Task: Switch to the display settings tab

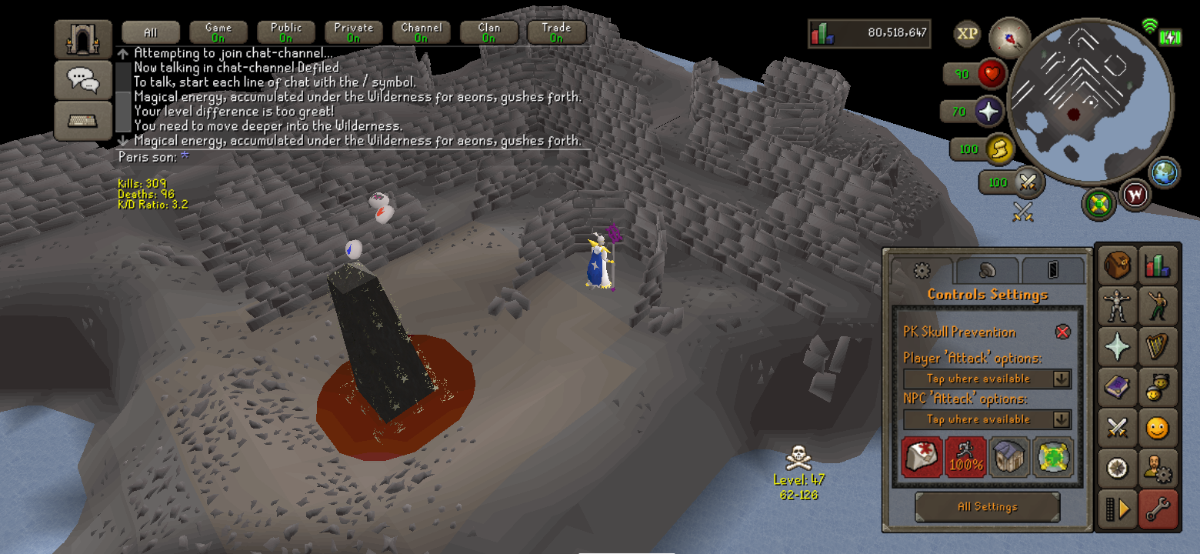Action: click(x=1052, y=270)
